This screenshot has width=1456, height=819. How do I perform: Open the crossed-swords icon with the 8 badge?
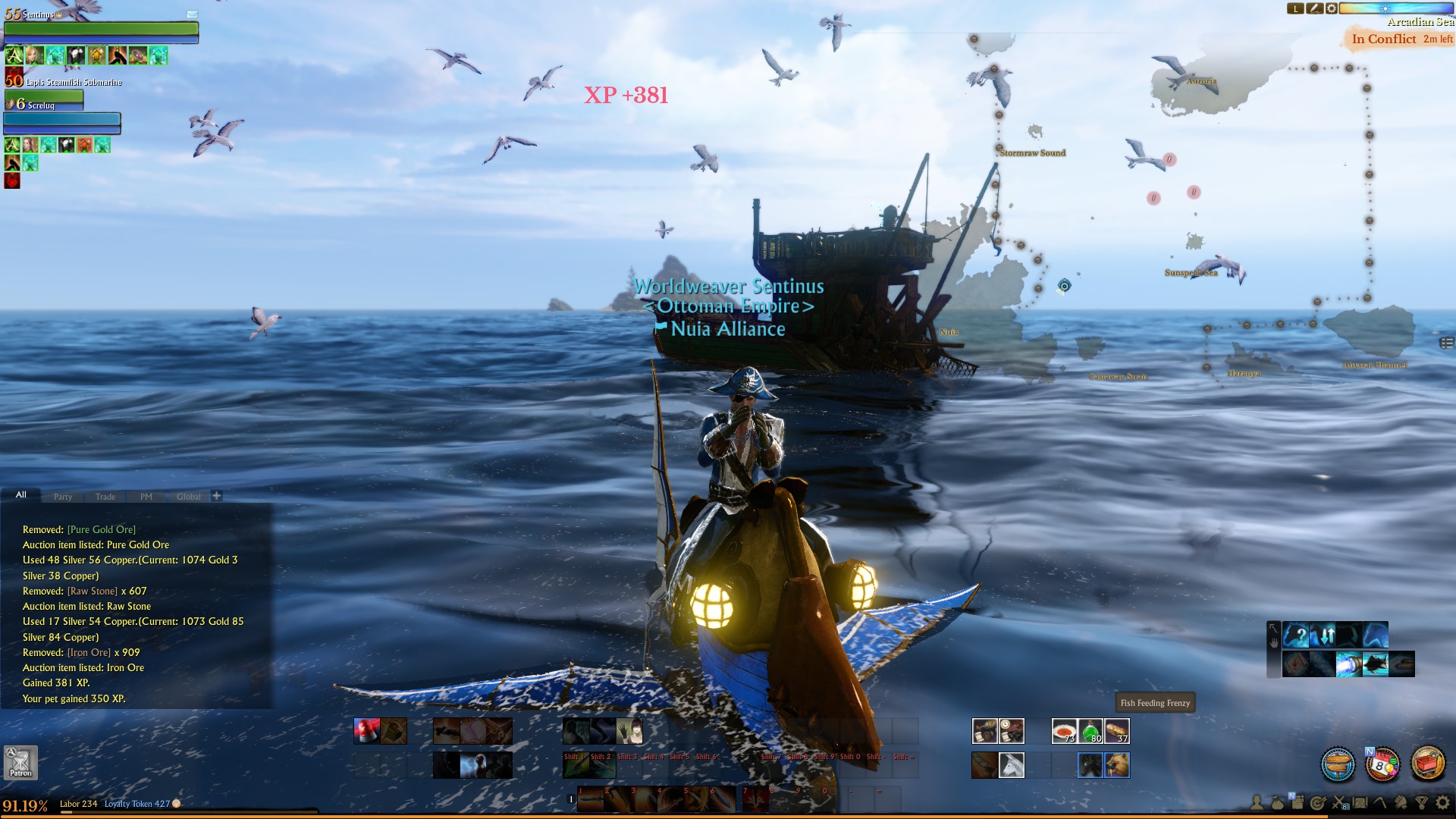(1338, 803)
